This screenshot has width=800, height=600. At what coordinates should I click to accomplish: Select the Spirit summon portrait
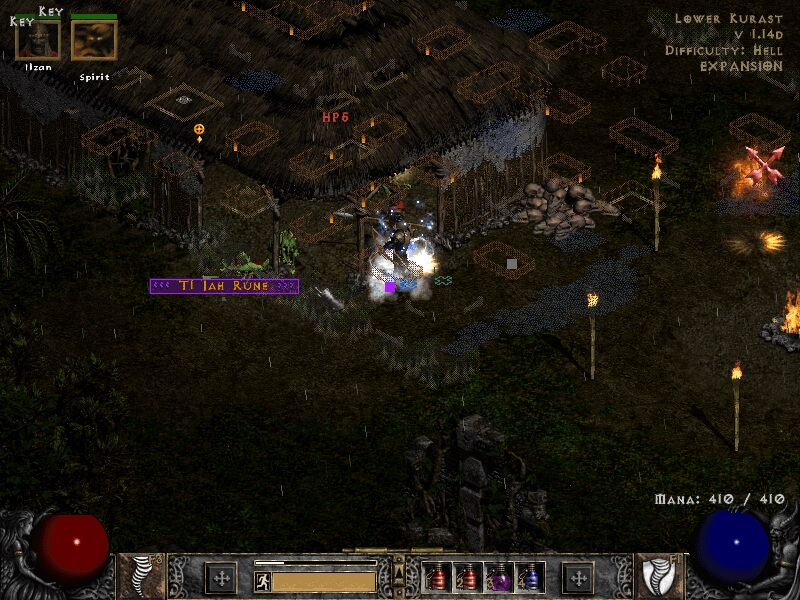pos(94,39)
